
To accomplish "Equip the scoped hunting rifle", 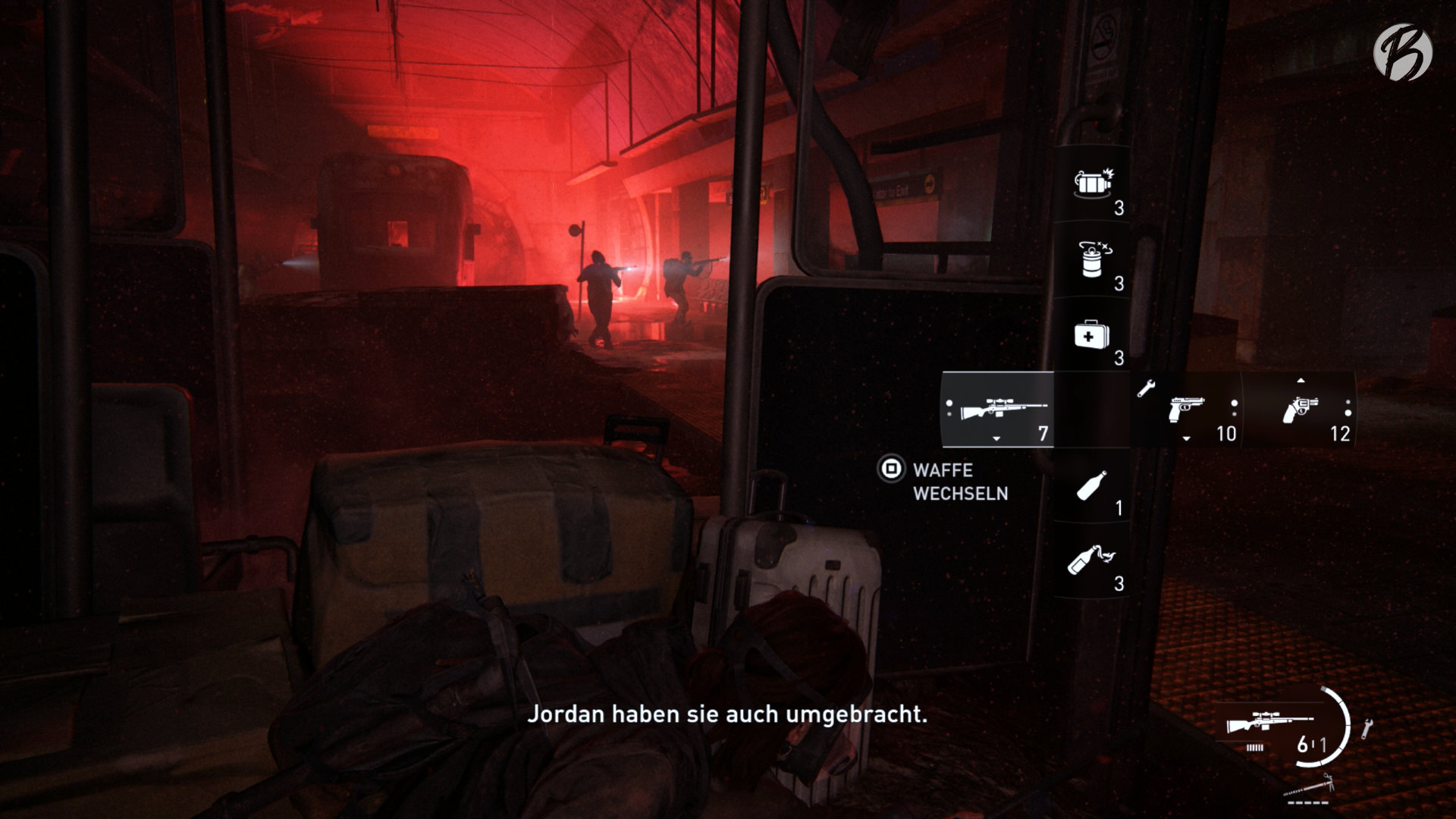I will (x=998, y=410).
